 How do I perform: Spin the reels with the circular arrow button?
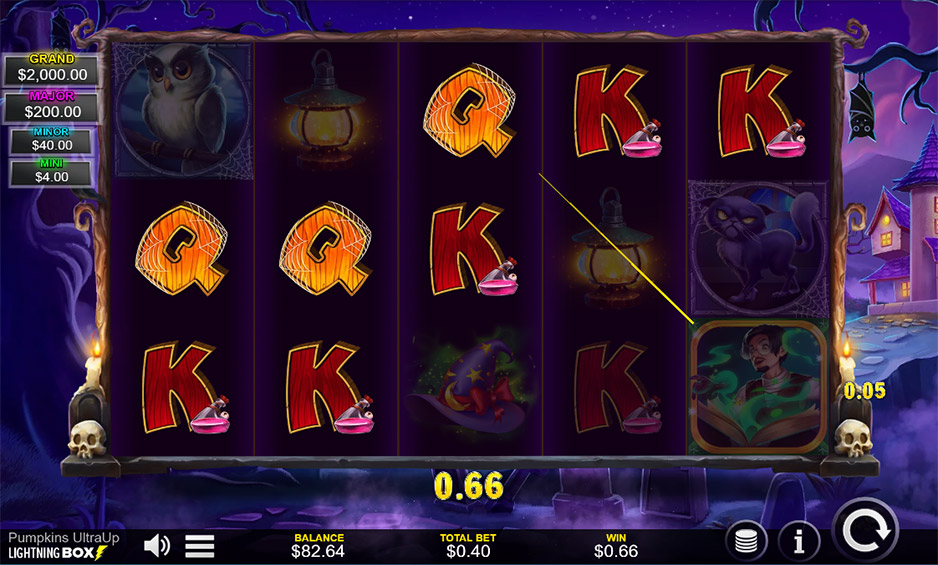coord(865,532)
